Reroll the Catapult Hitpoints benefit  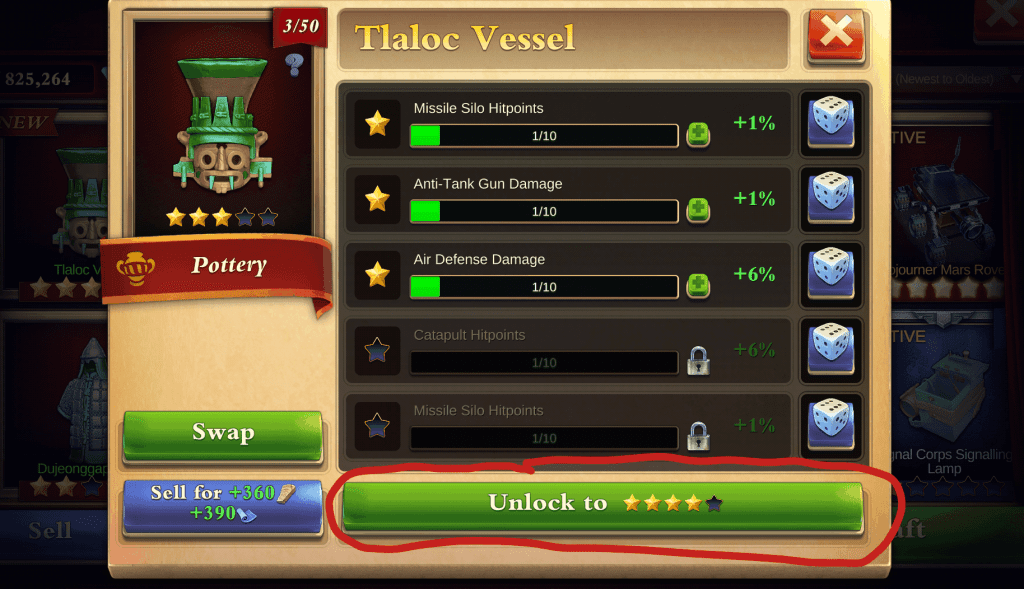coord(830,349)
